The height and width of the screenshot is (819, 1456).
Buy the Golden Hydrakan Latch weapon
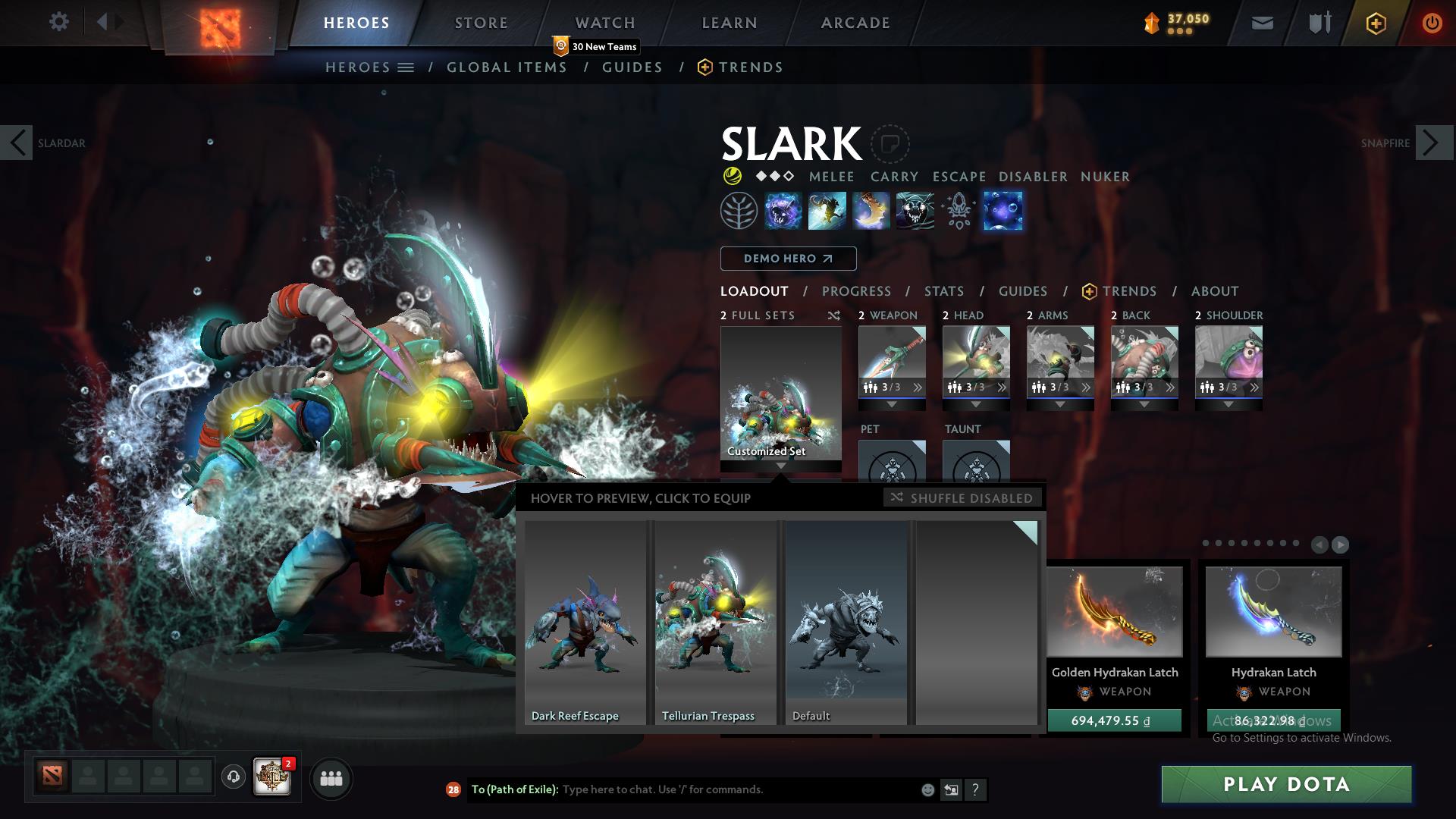pos(1114,720)
